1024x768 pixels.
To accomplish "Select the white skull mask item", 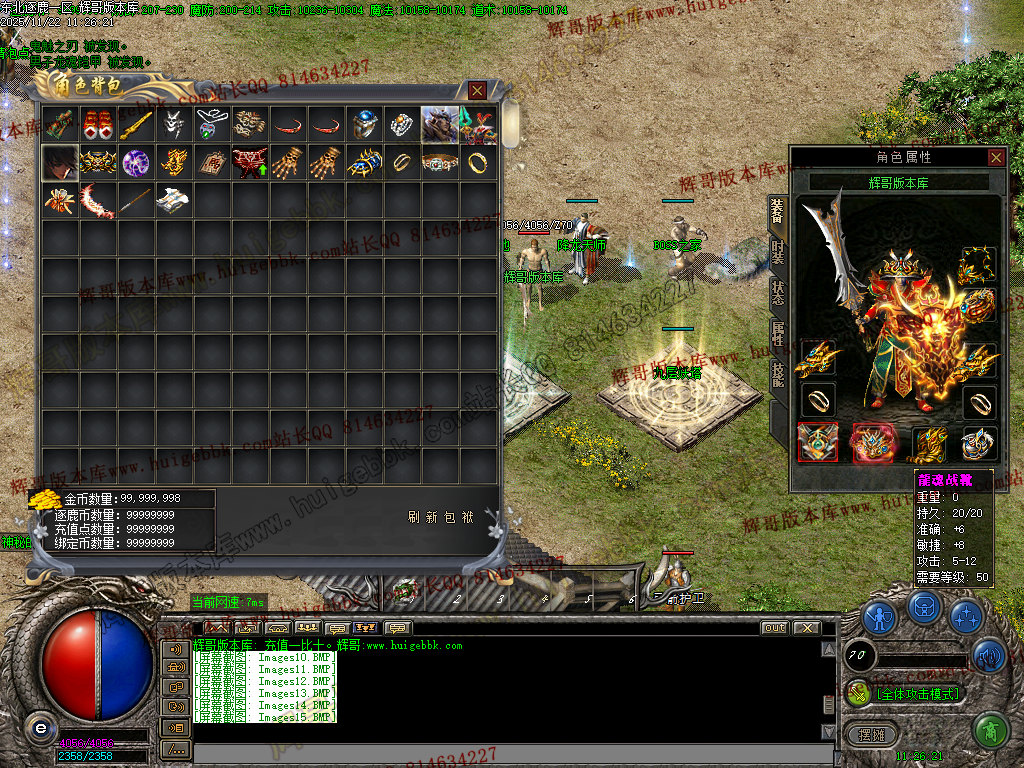I will coord(174,125).
